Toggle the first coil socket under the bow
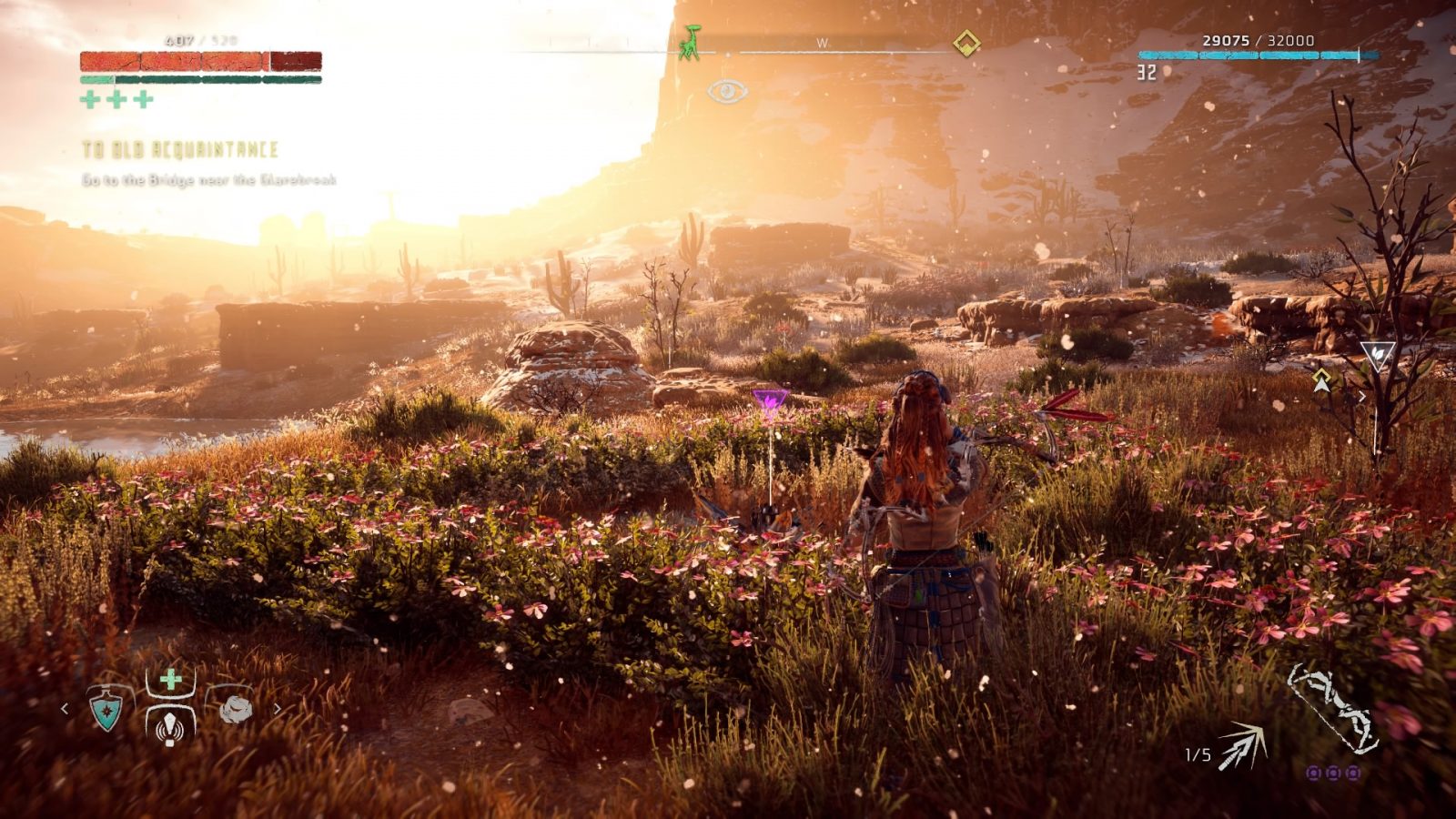The height and width of the screenshot is (819, 1456). click(1314, 773)
